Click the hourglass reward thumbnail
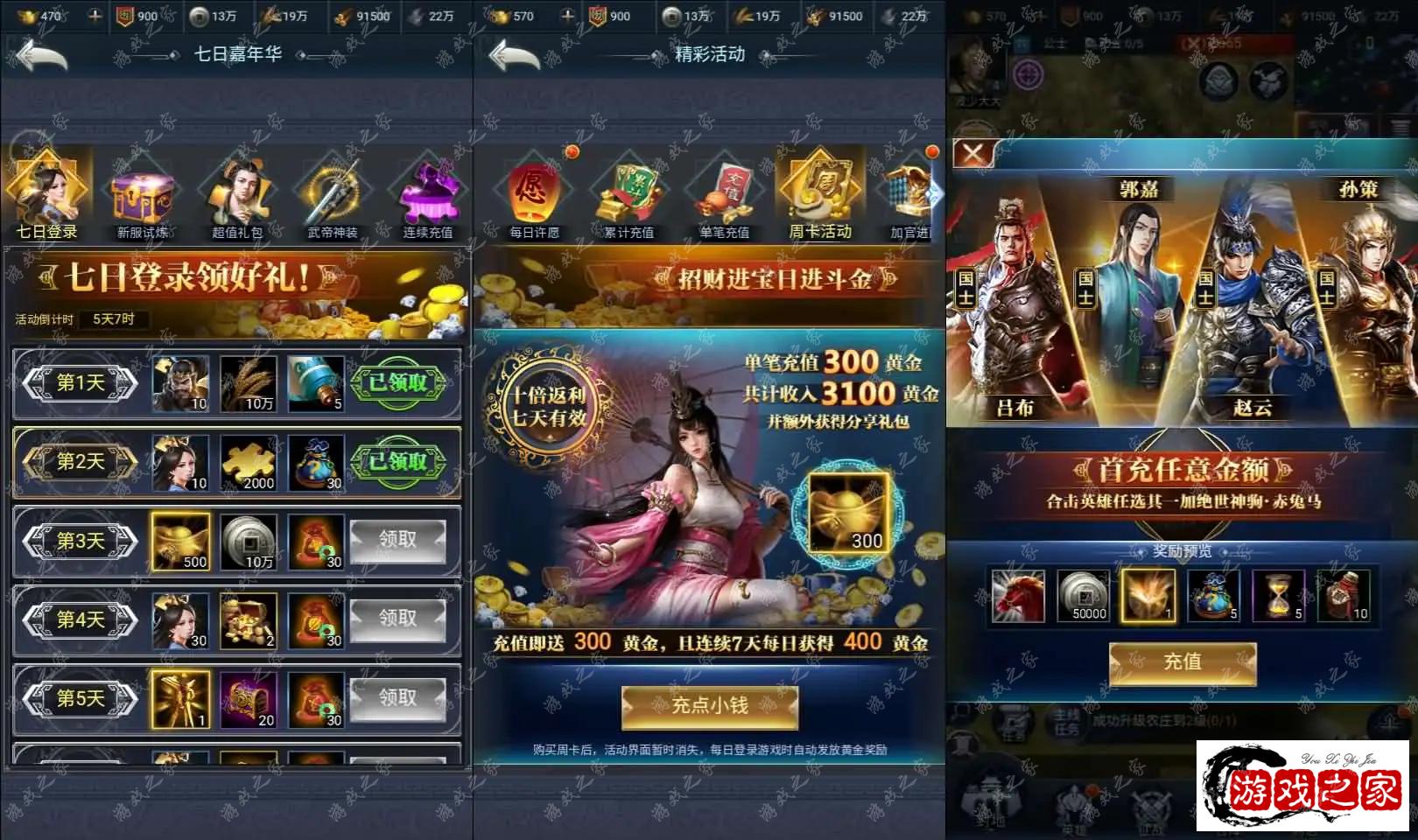Image resolution: width=1418 pixels, height=840 pixels. [1277, 595]
